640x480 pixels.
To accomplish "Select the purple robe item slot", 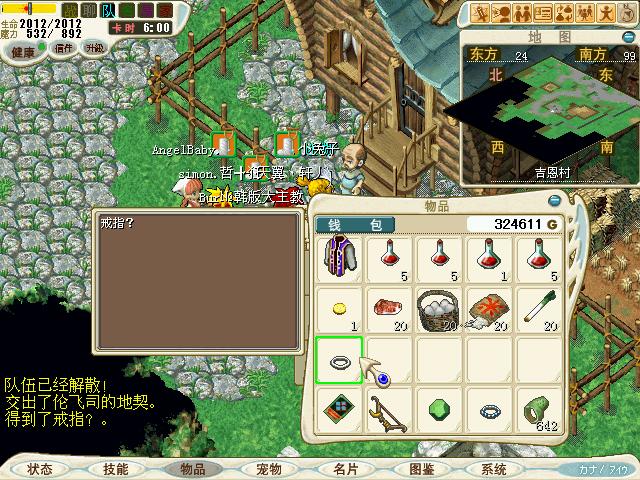I will [x=339, y=258].
